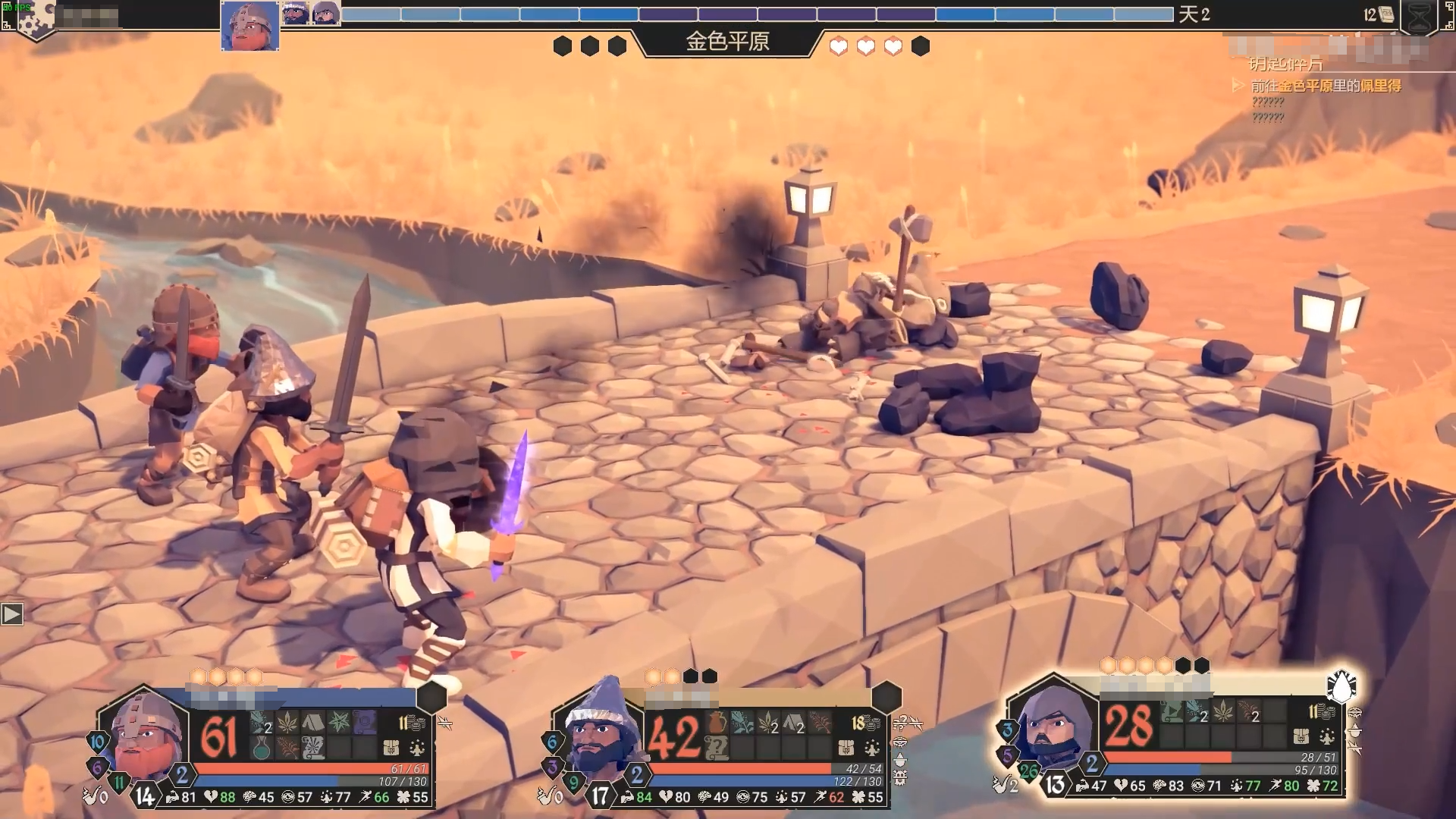Click the hourglass end-turn icon

[1419, 17]
